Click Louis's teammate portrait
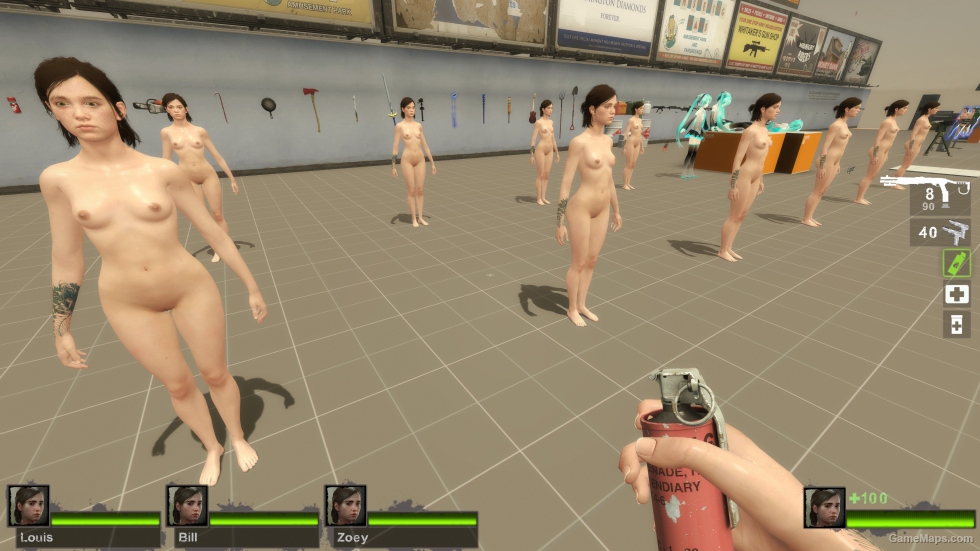The image size is (980, 551). coord(29,507)
